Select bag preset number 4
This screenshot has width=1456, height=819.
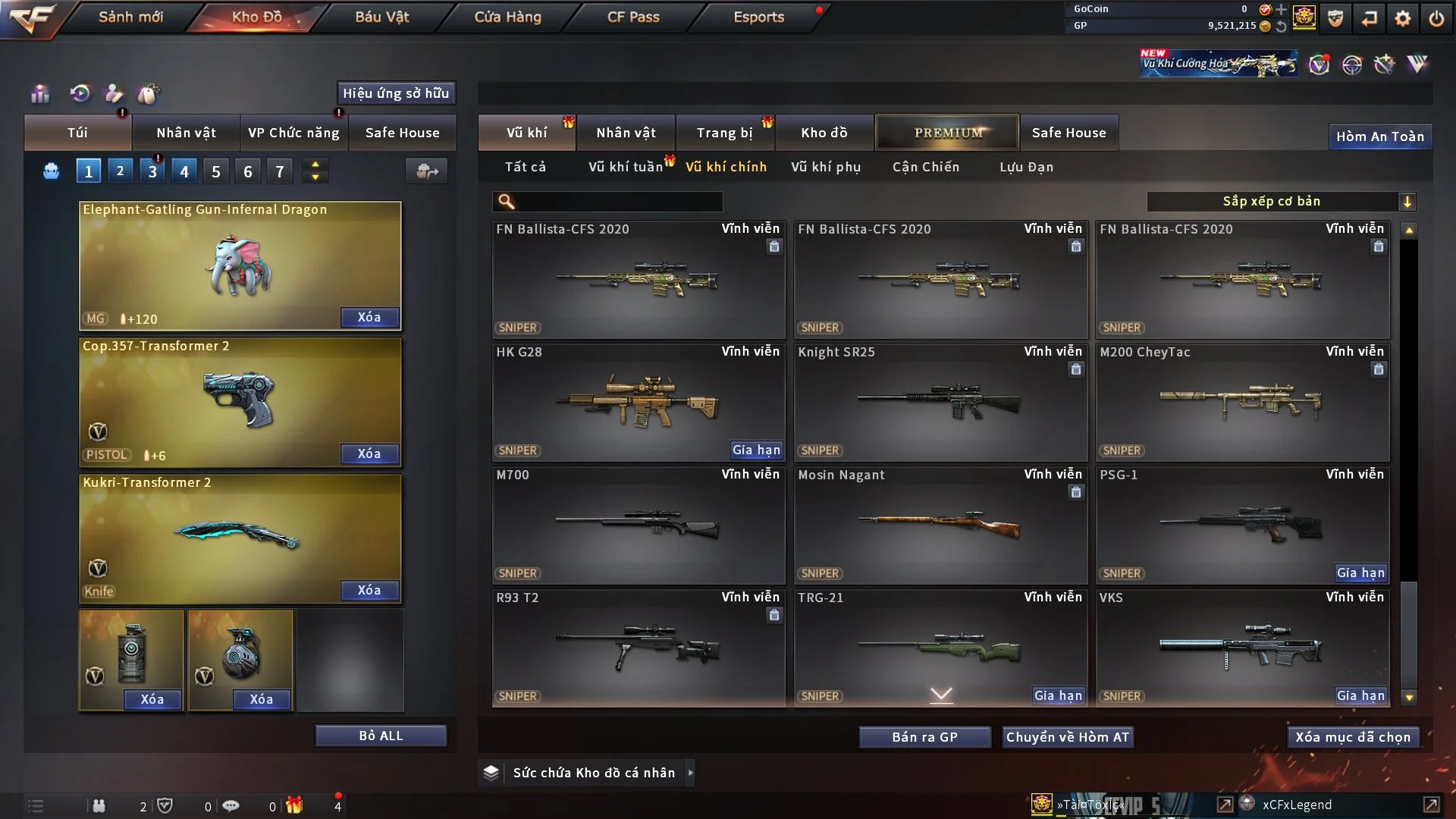coord(184,171)
